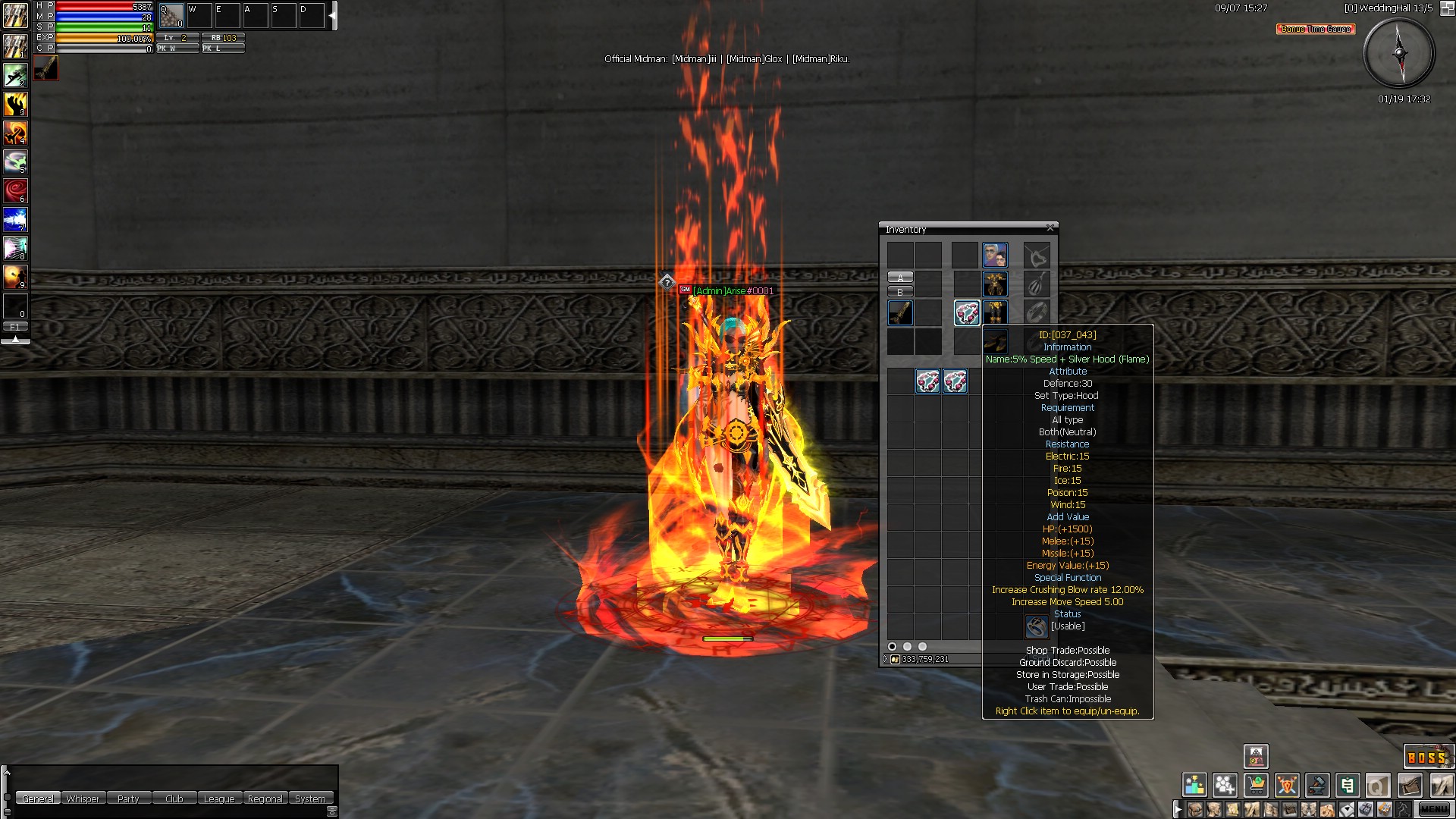Image resolution: width=1456 pixels, height=819 pixels.
Task: Close the Inventory window
Action: tap(1050, 227)
